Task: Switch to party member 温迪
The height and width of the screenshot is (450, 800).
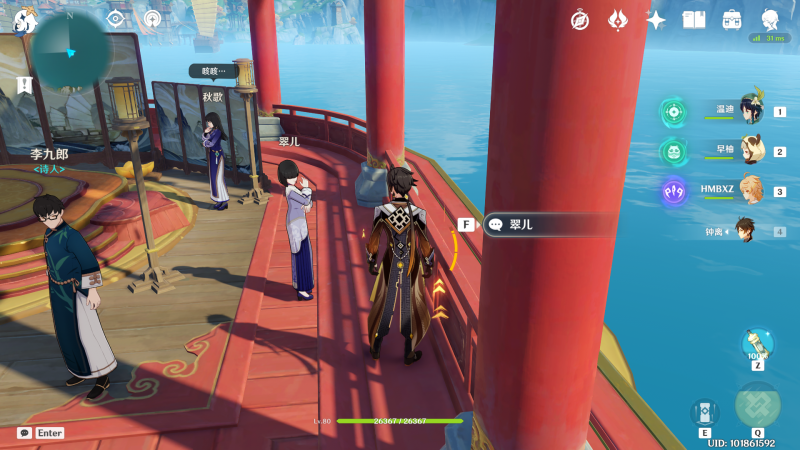Action: tap(750, 110)
